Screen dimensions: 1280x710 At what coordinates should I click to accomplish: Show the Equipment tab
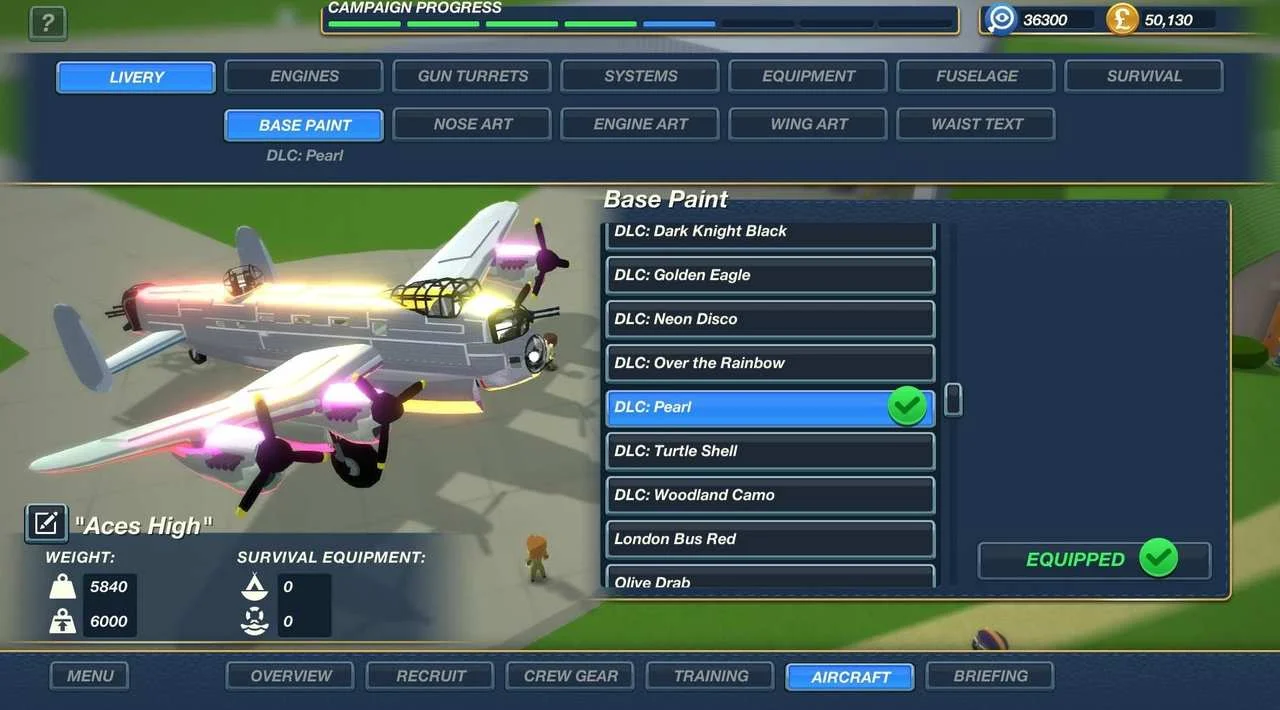(x=808, y=76)
